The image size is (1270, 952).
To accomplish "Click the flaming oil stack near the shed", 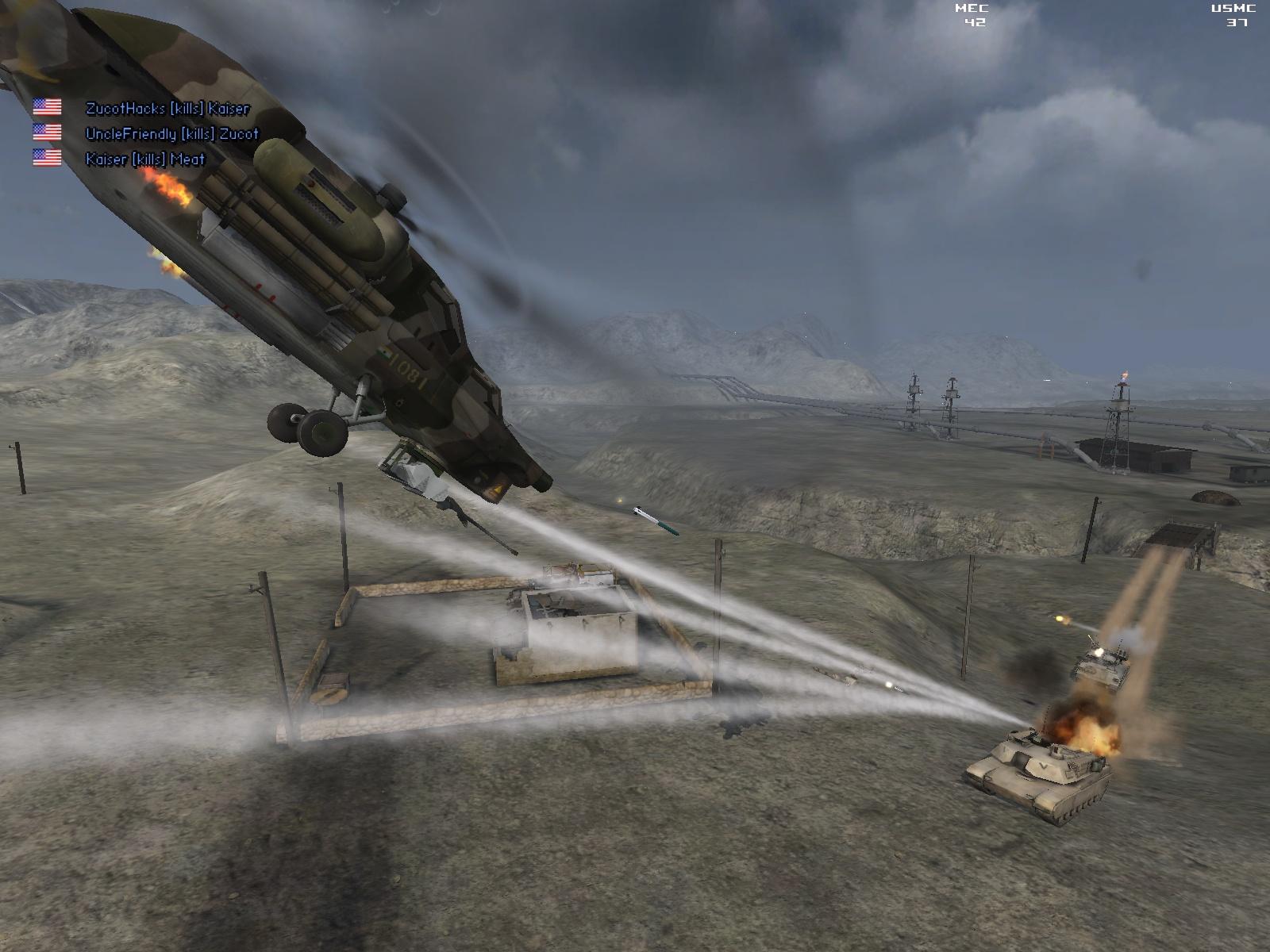I will (x=1122, y=373).
